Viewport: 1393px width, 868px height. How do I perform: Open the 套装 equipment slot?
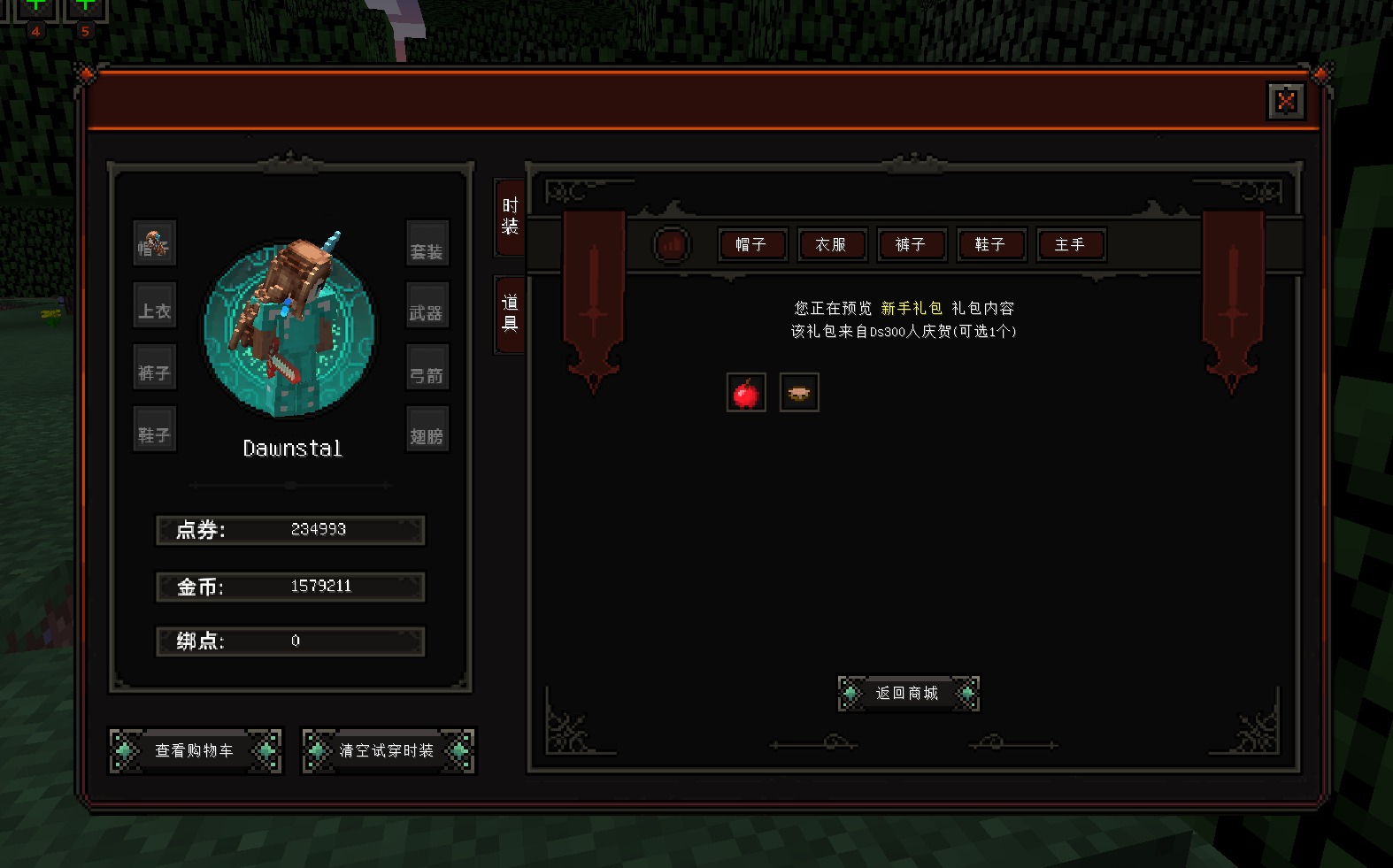pyautogui.click(x=427, y=244)
